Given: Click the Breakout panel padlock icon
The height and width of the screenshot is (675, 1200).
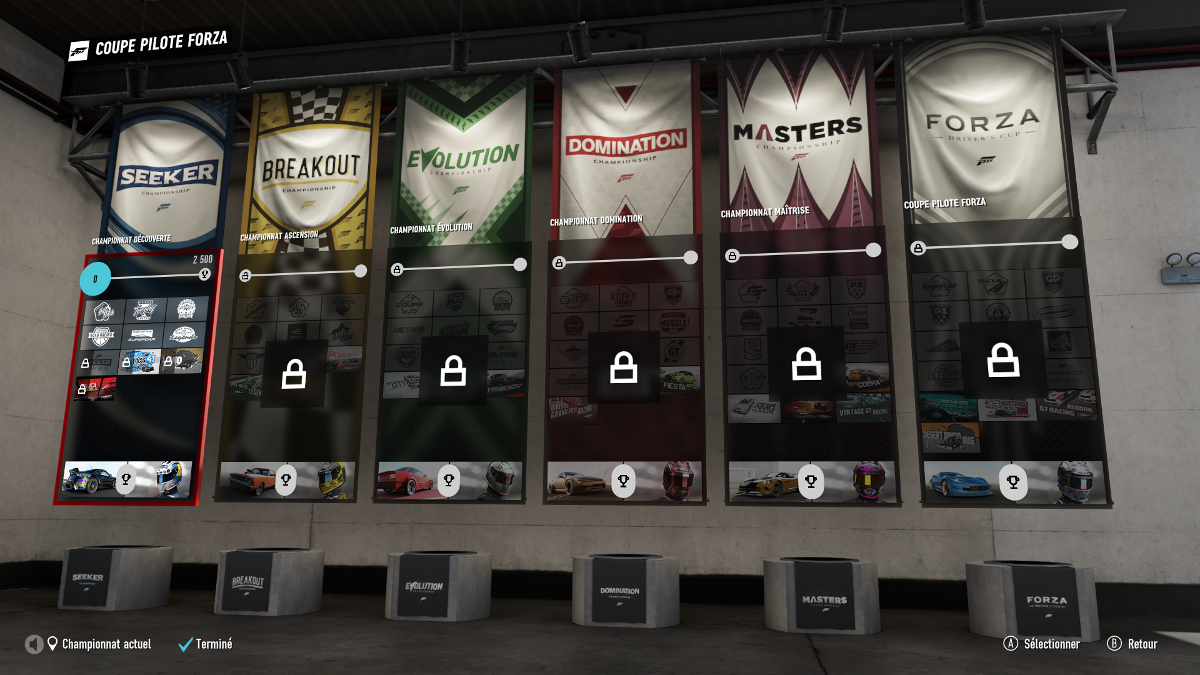Looking at the screenshot, I should click(x=294, y=373).
